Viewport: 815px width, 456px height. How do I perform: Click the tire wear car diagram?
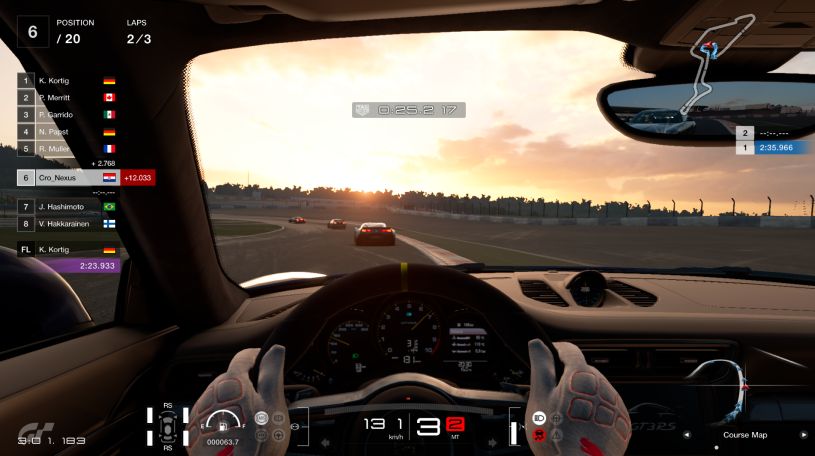coord(167,425)
